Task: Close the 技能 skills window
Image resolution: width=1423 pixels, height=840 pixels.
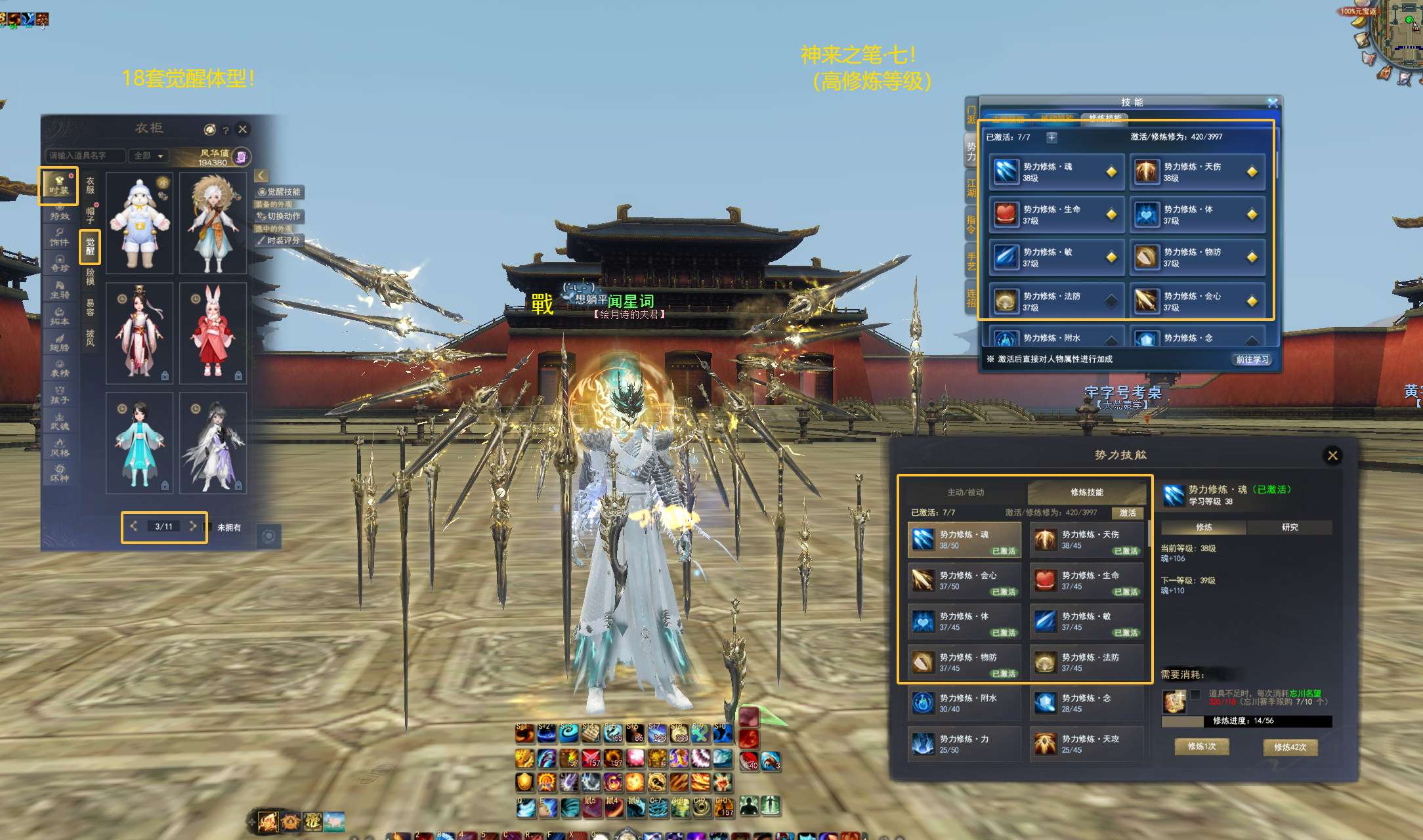Action: 1273,103
